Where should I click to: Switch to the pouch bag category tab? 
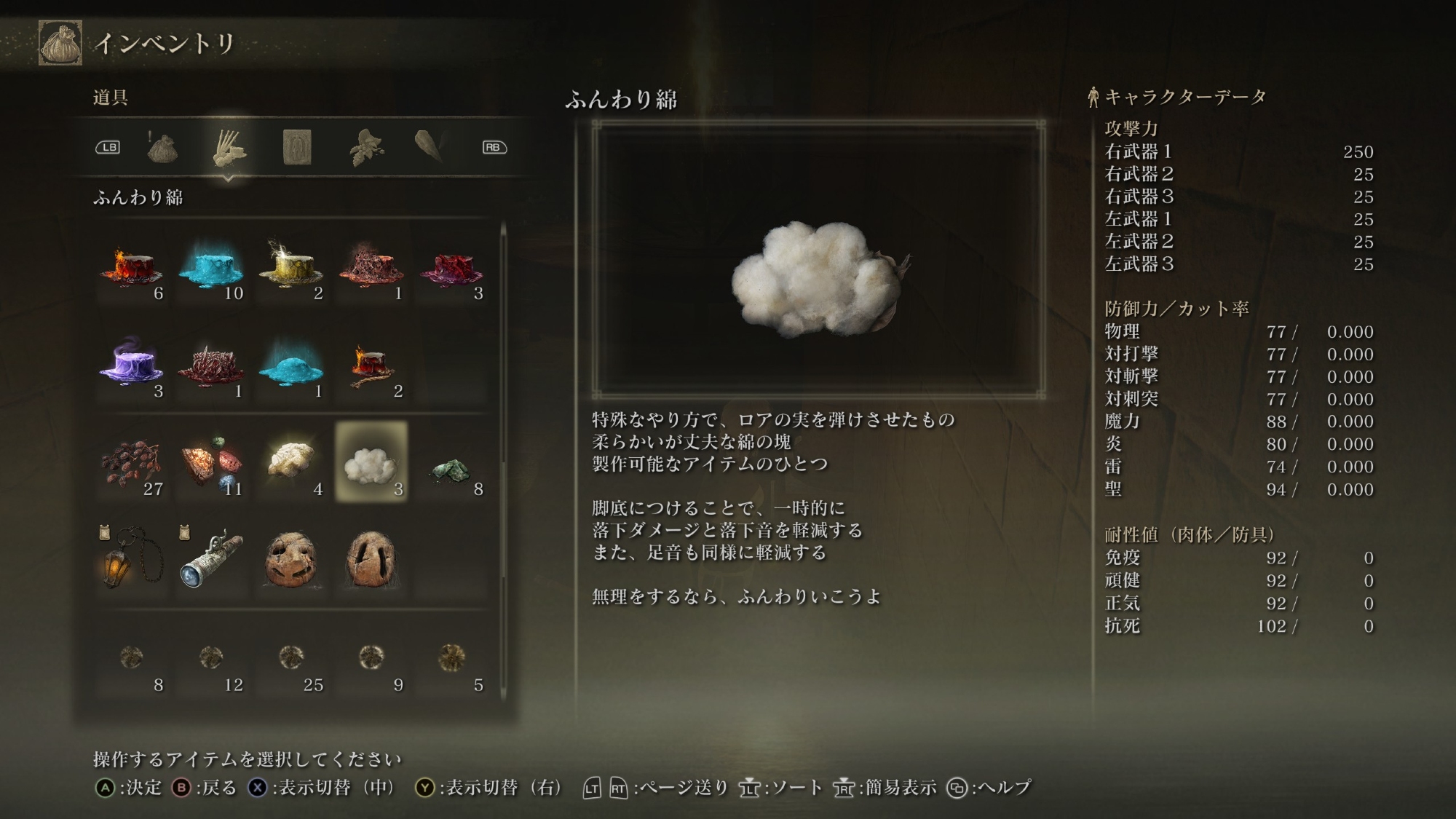point(162,148)
